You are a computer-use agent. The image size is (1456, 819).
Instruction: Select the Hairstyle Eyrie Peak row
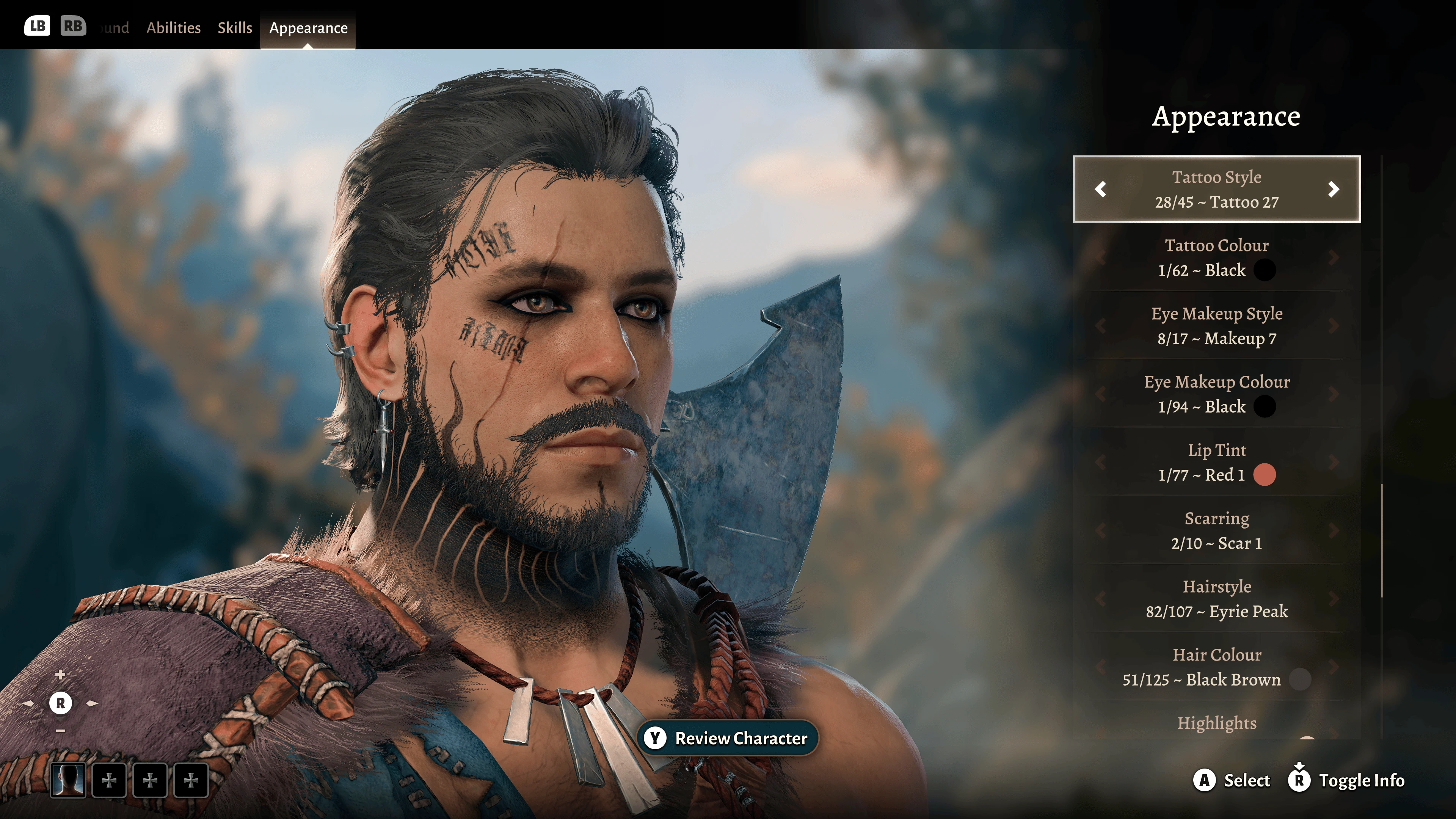pyautogui.click(x=1216, y=599)
